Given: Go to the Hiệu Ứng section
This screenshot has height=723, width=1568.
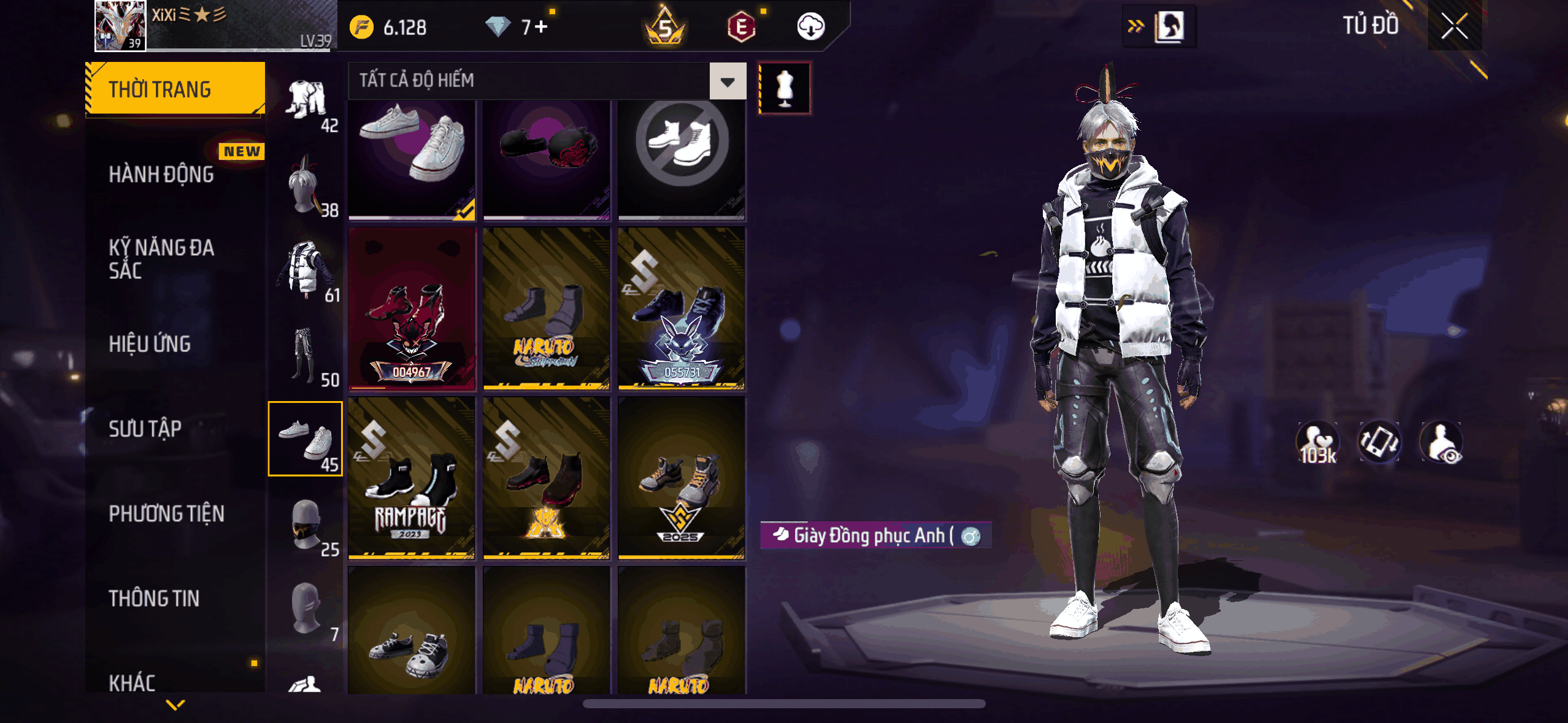Looking at the screenshot, I should tap(150, 344).
